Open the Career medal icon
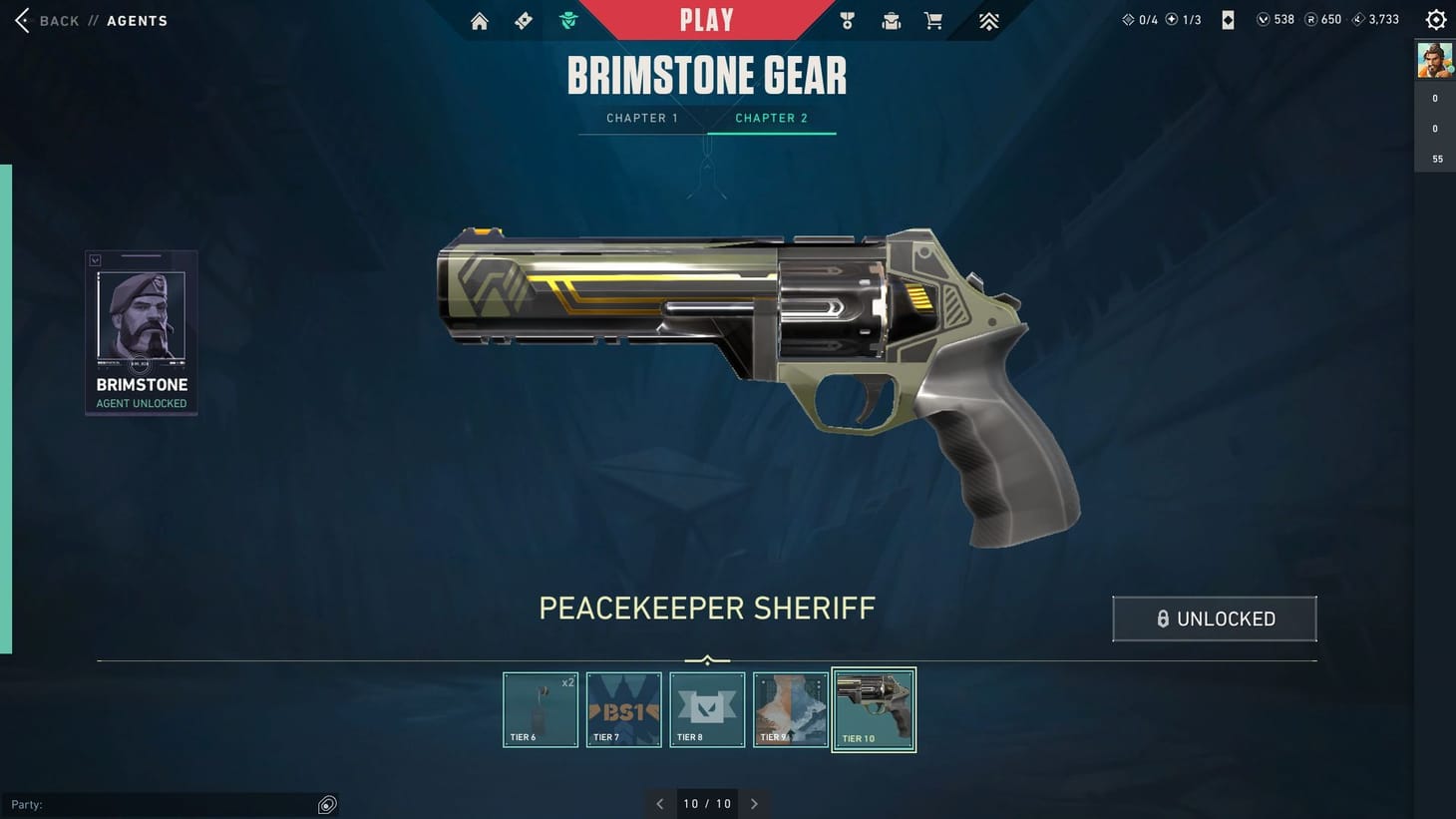Viewport: 1456px width, 819px height. [x=847, y=20]
